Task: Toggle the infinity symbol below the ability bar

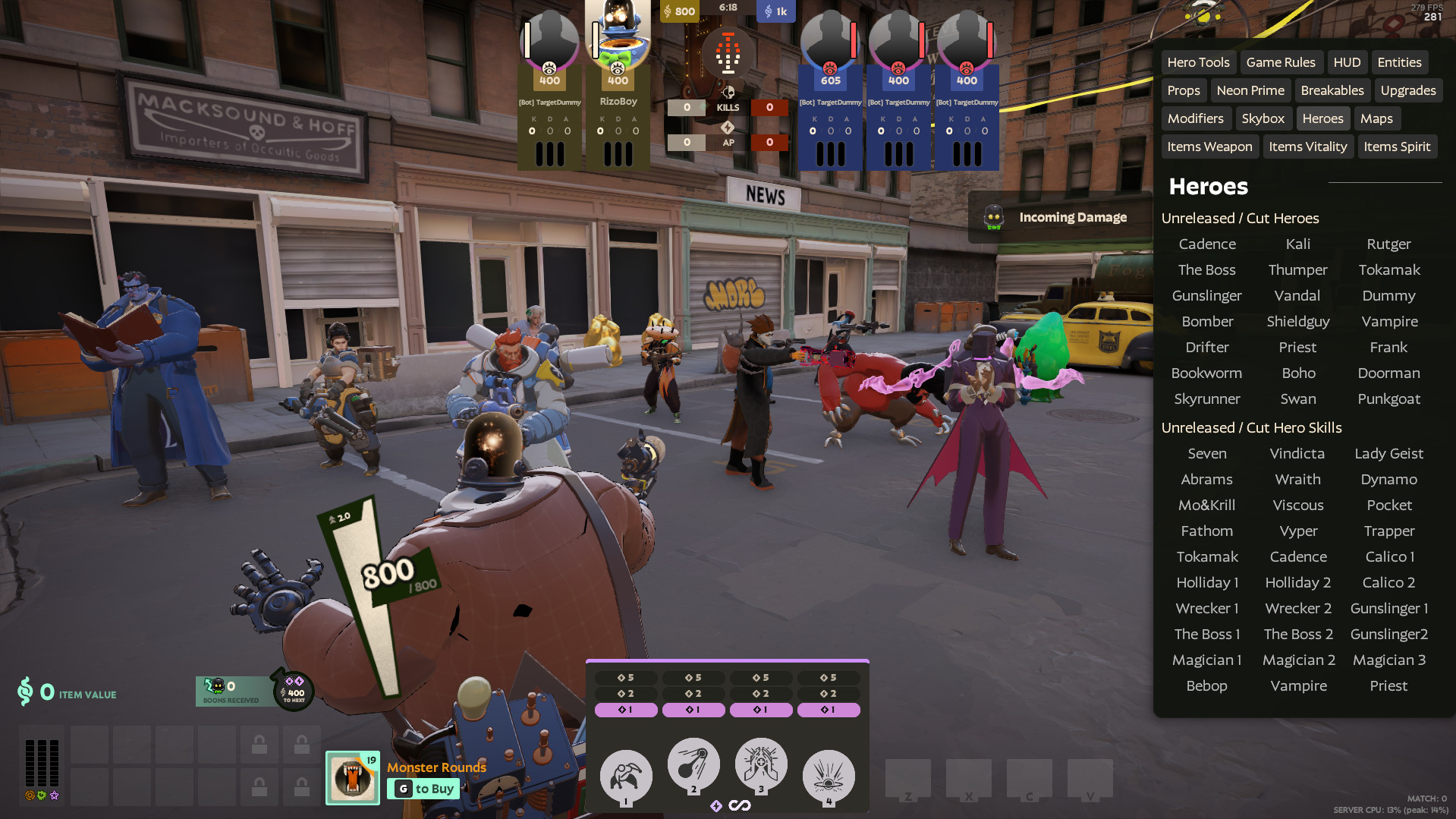Action: pos(741,805)
